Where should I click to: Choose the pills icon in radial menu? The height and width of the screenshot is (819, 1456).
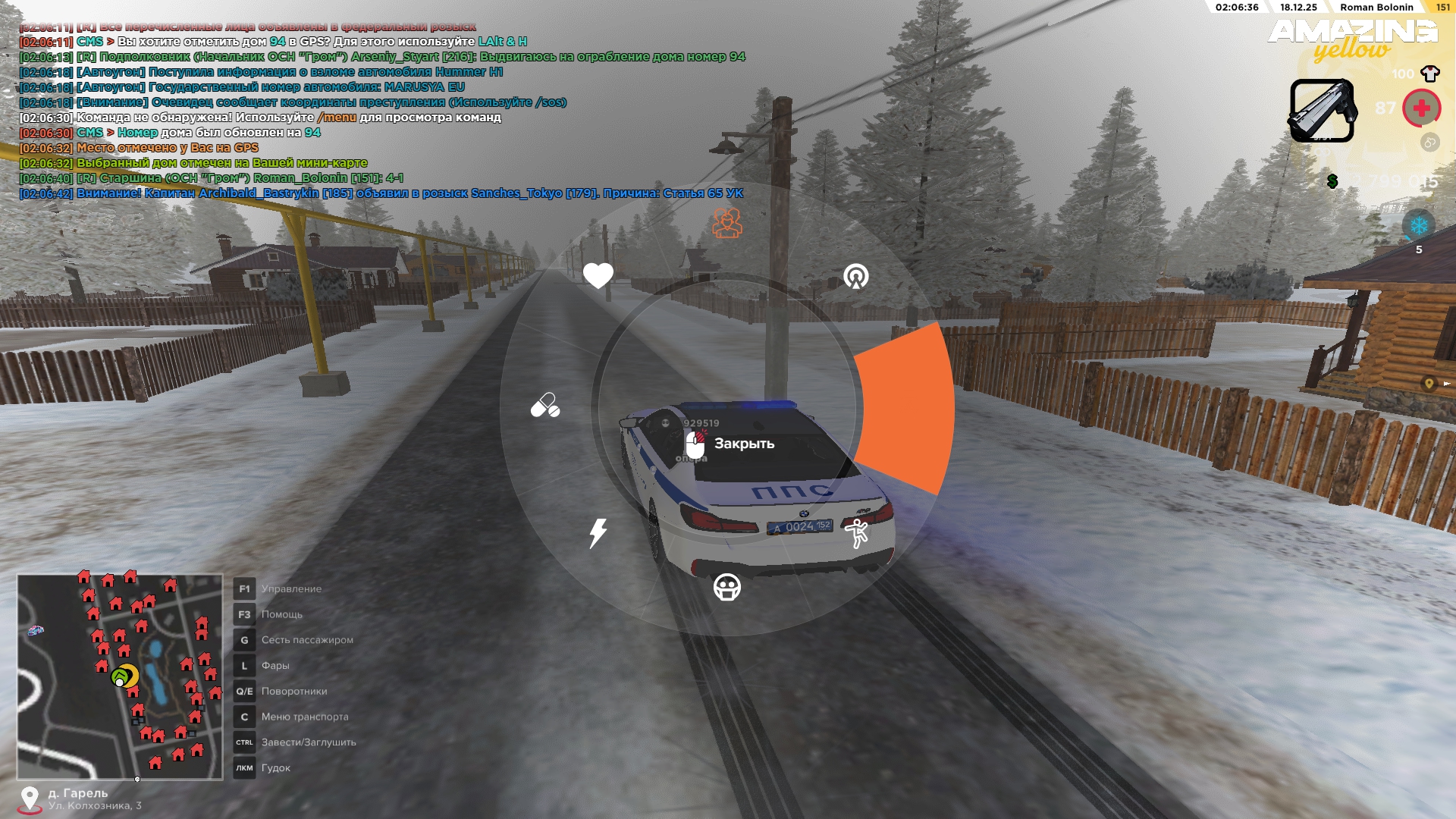point(544,406)
